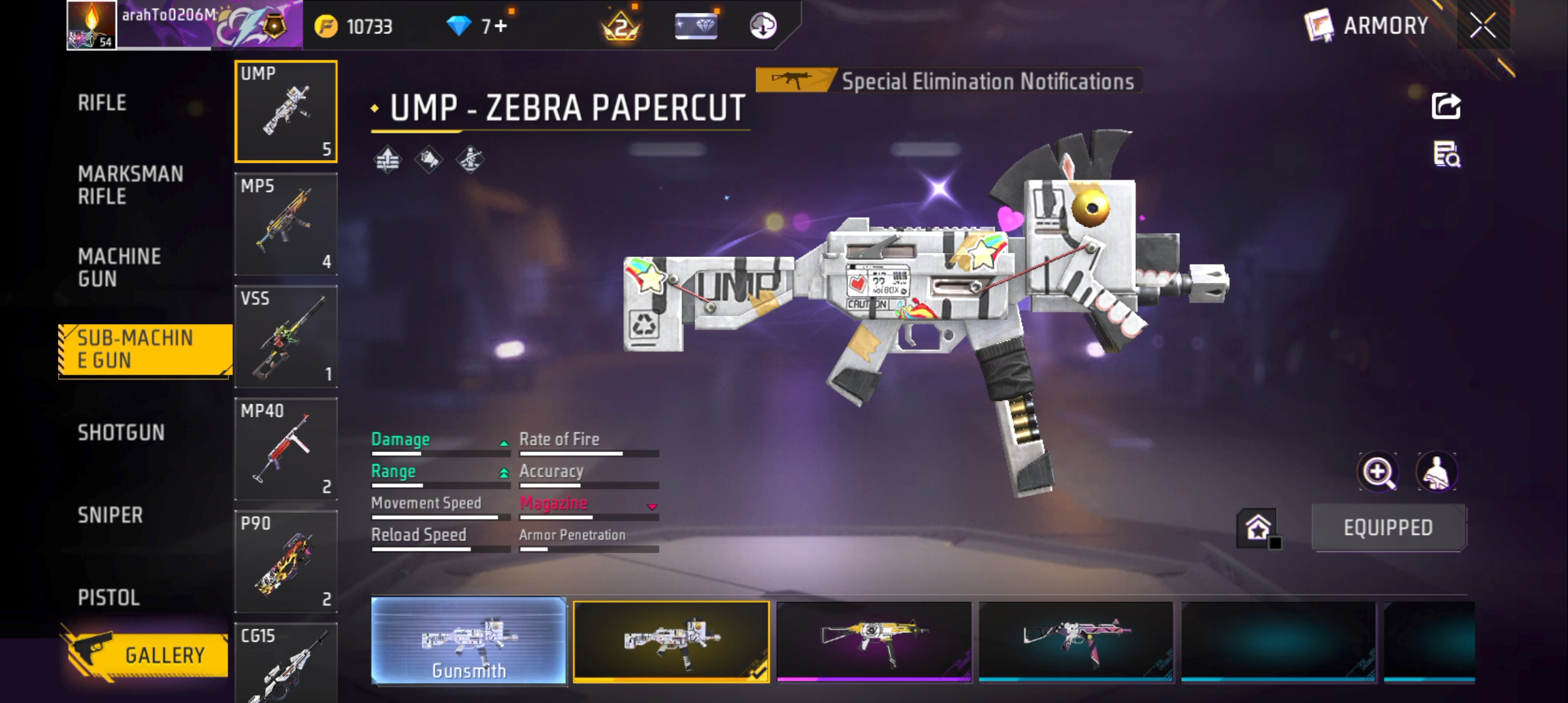Screen dimensions: 1568x703
Task: Select the Shotgun weapon category
Action: pos(121,432)
